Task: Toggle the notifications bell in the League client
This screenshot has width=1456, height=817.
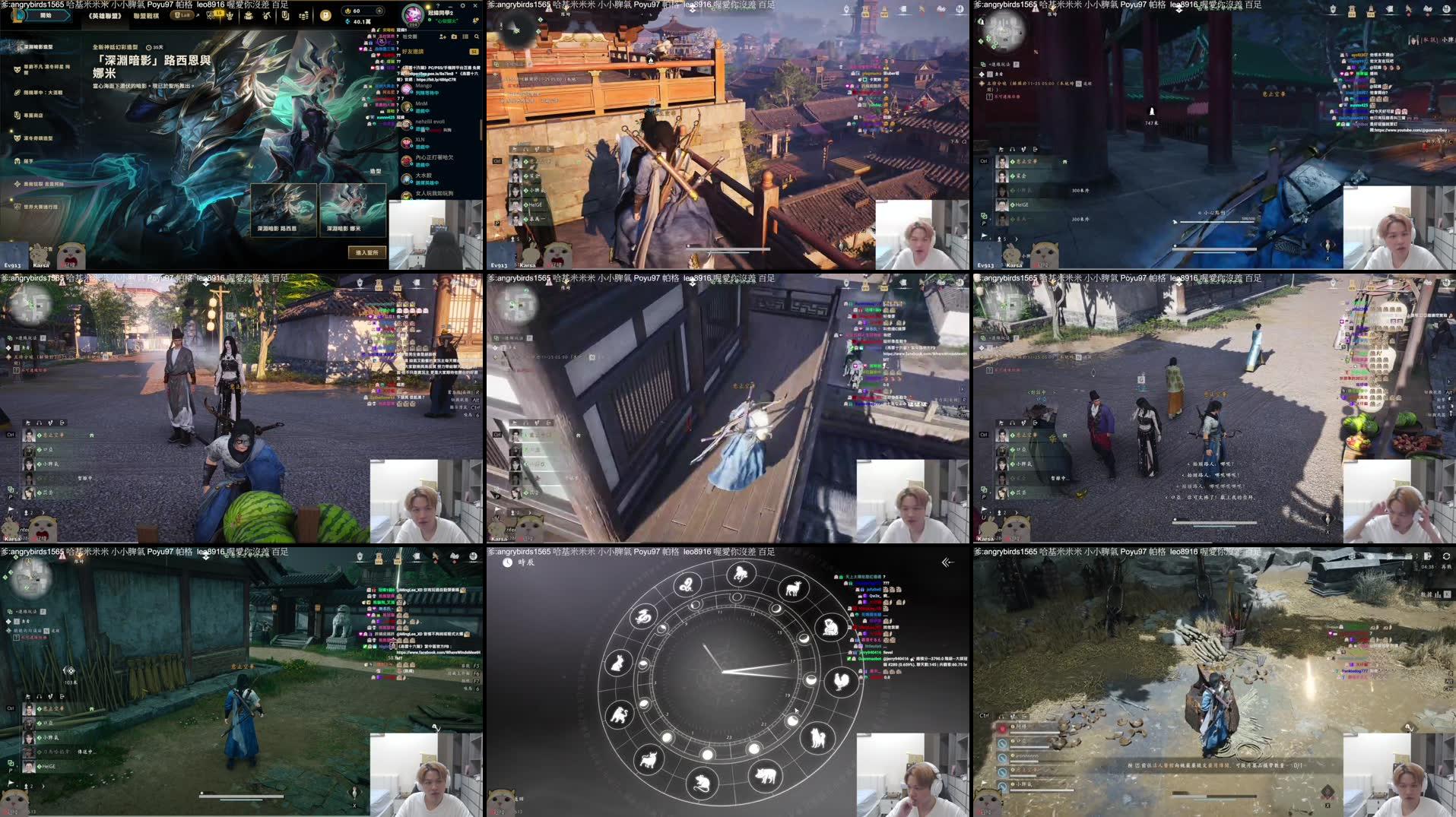Action: [476, 21]
